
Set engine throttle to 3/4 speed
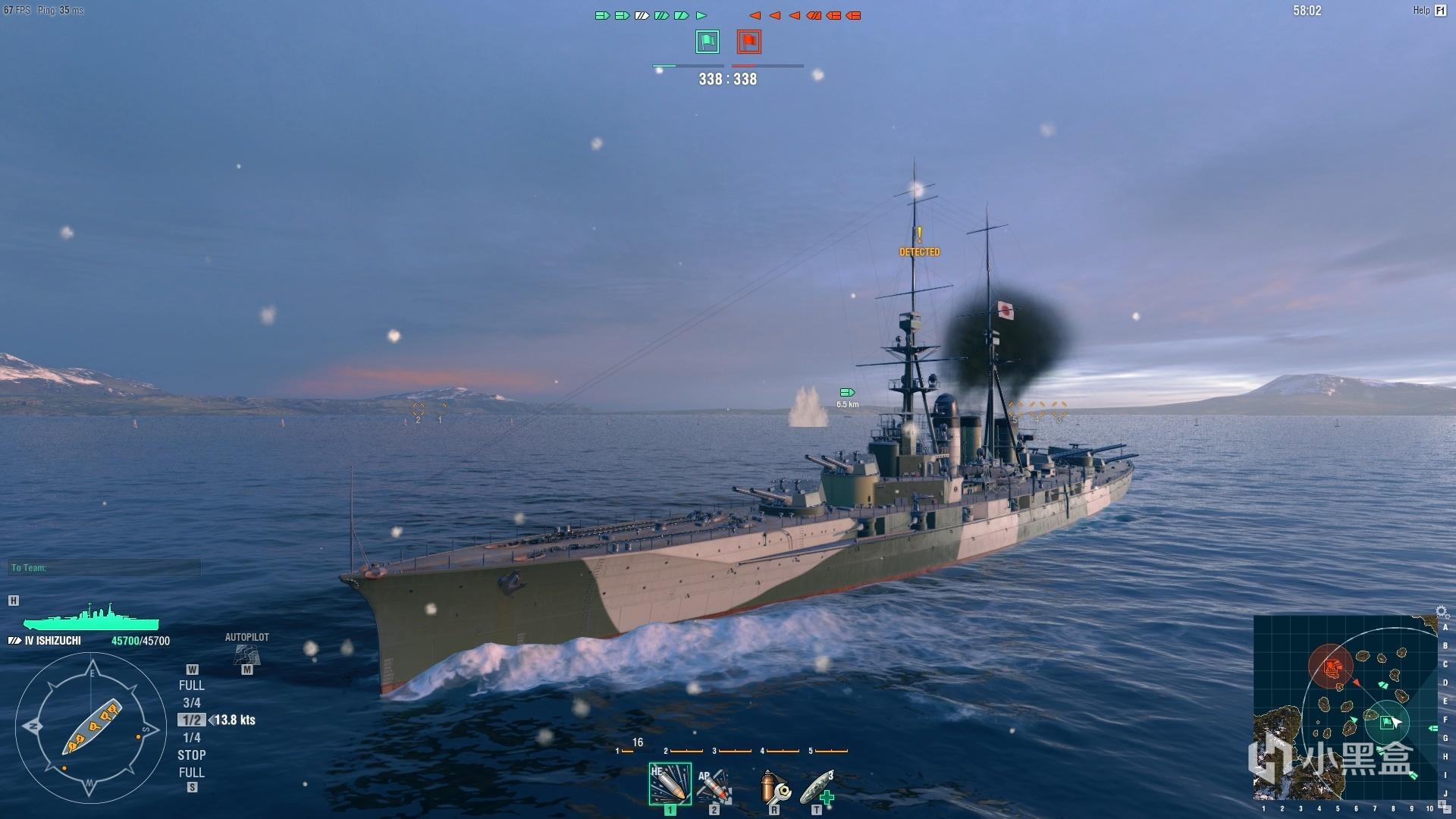191,703
